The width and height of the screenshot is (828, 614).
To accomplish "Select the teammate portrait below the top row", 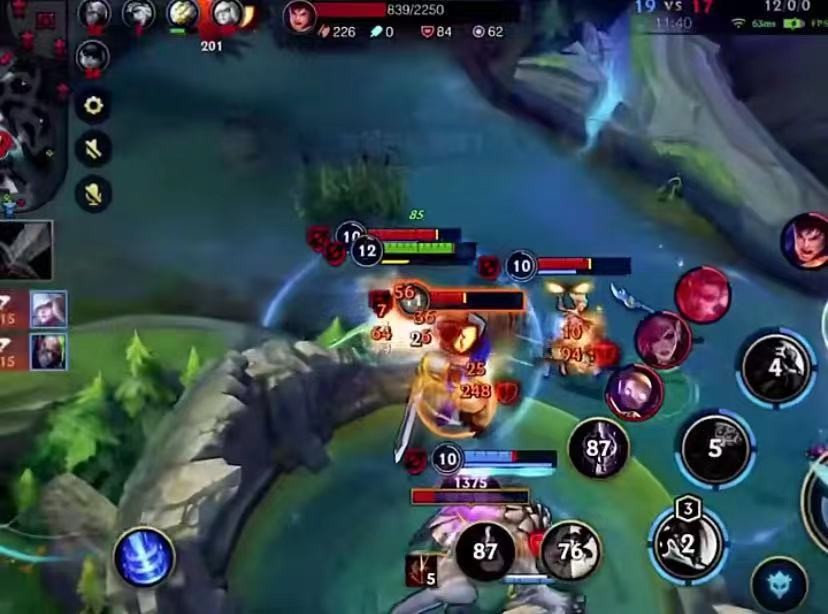I will coord(93,56).
